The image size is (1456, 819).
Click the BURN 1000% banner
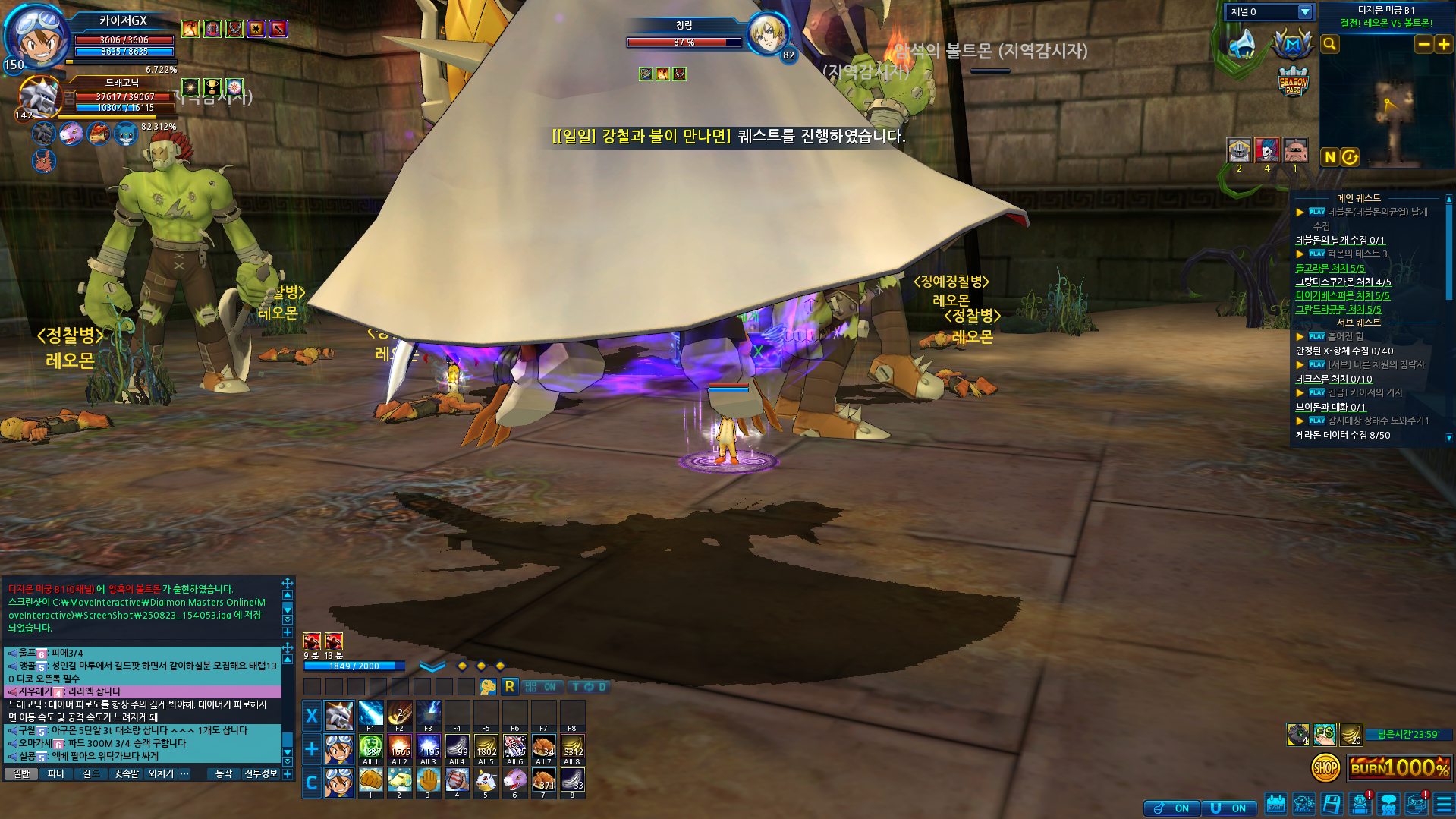click(x=1399, y=767)
